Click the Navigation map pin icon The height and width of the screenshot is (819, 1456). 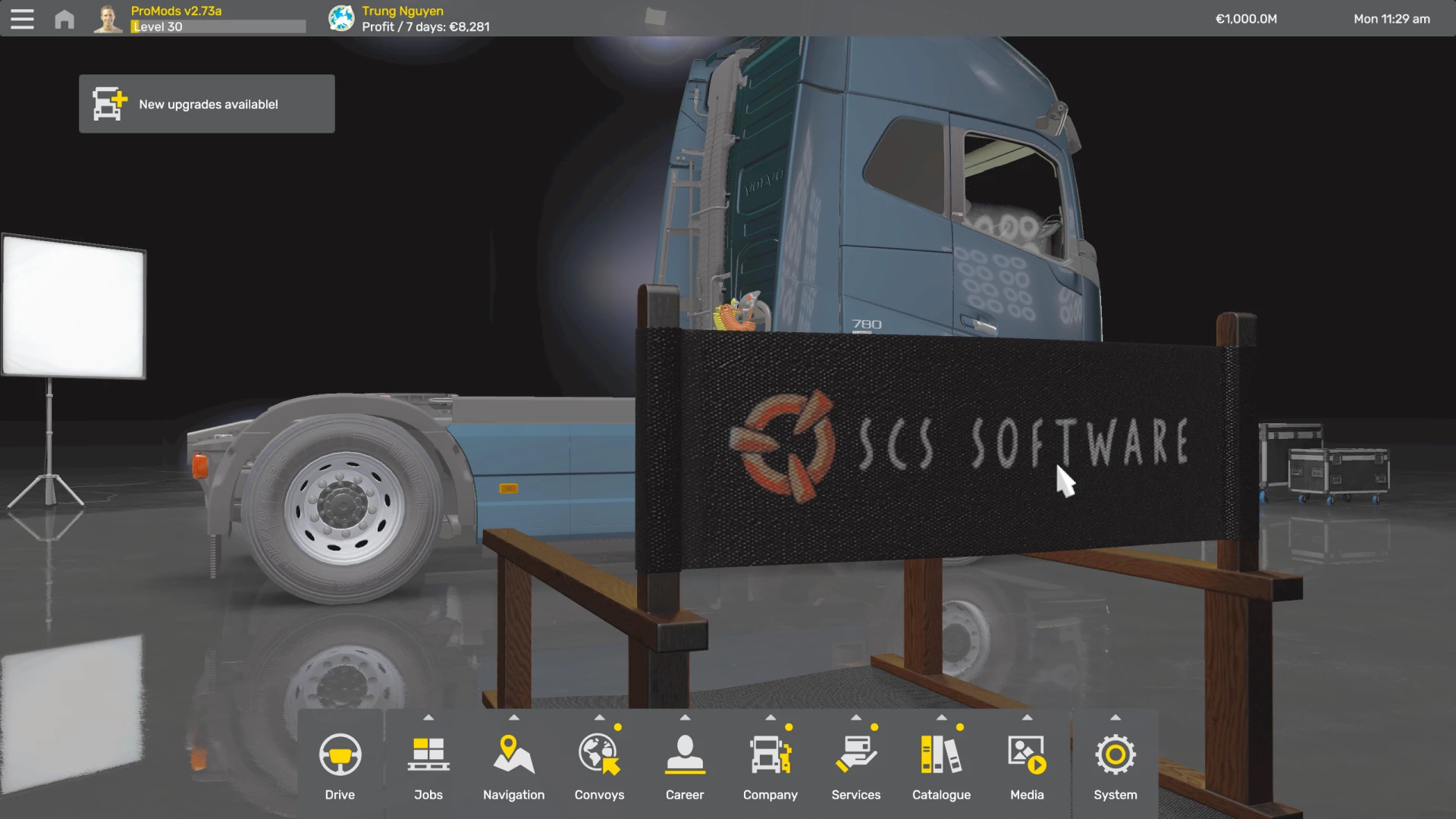point(513,753)
